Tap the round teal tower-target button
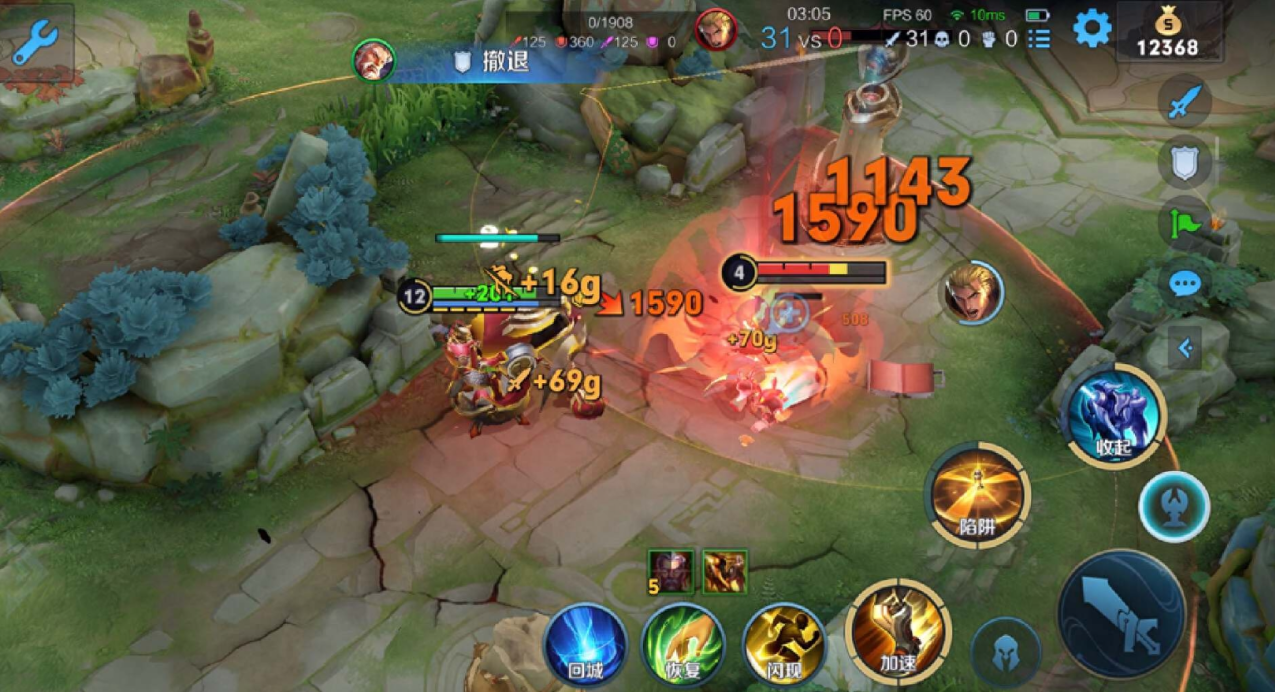 click(1174, 506)
